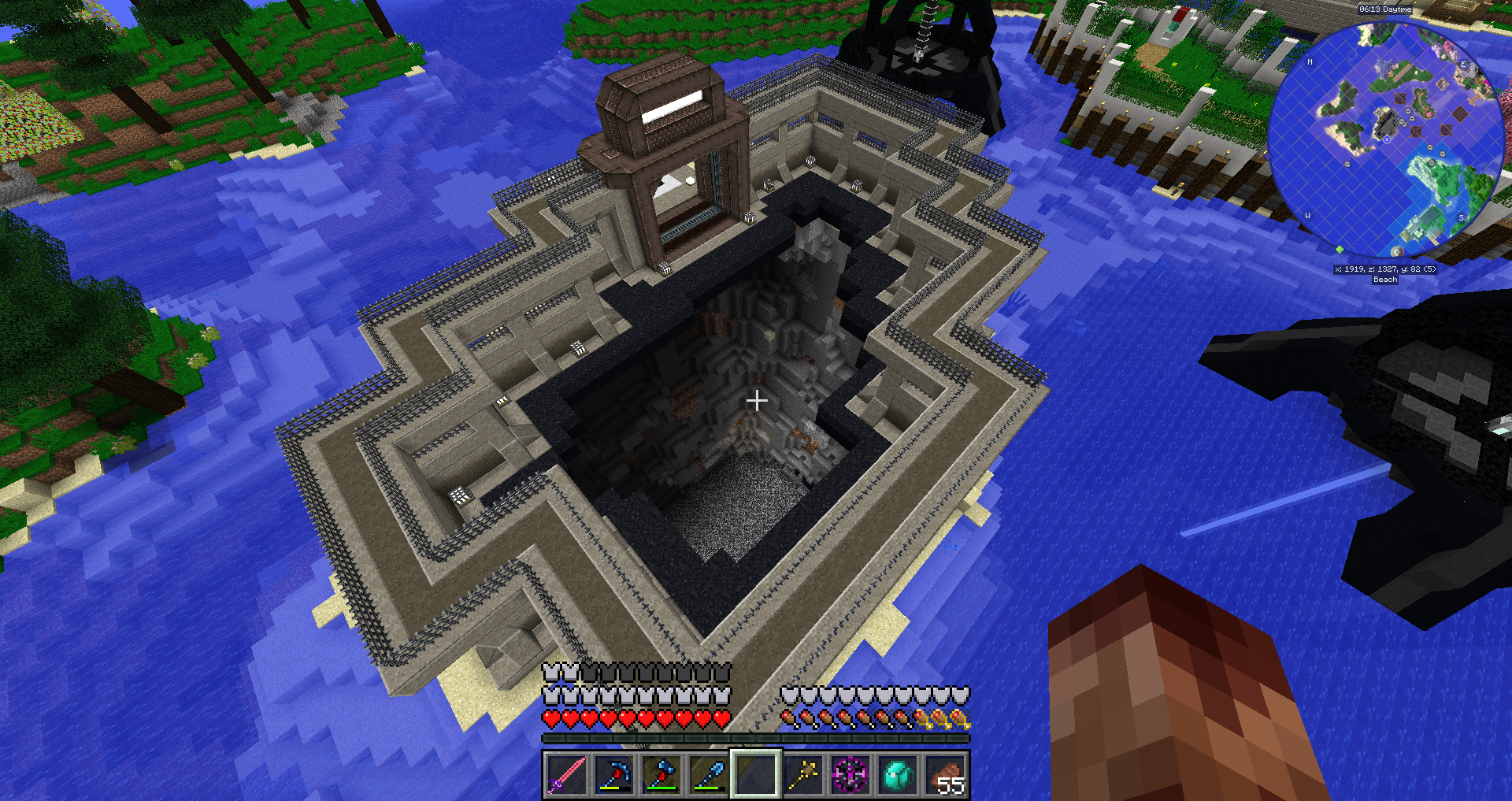This screenshot has width=1512, height=801.
Task: Click the green diamond waypoint on minimap edge
Action: click(1340, 250)
